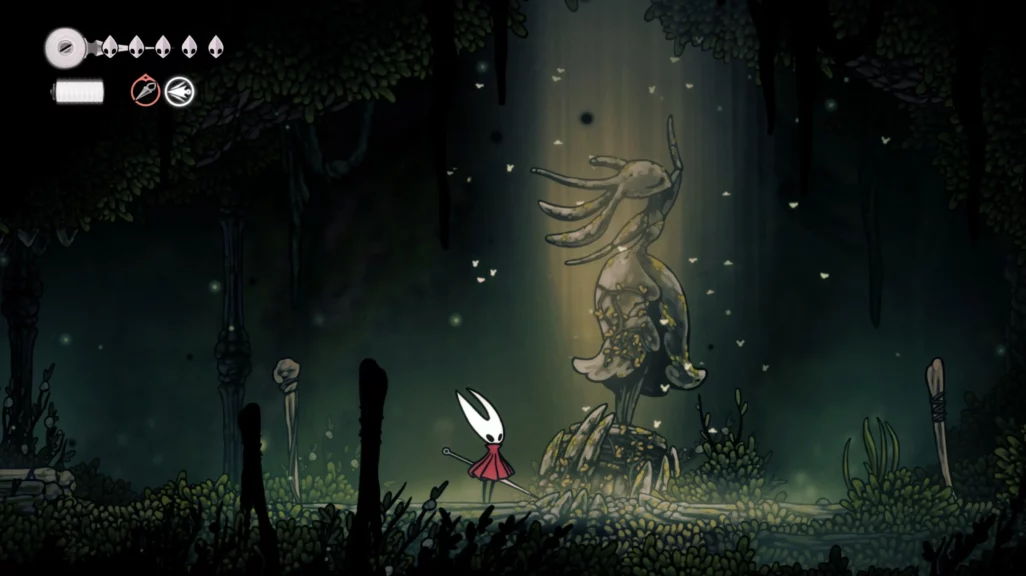The image size is (1026, 576).
Task: Select the red-ringed throwing pin tool icon
Action: point(146,92)
